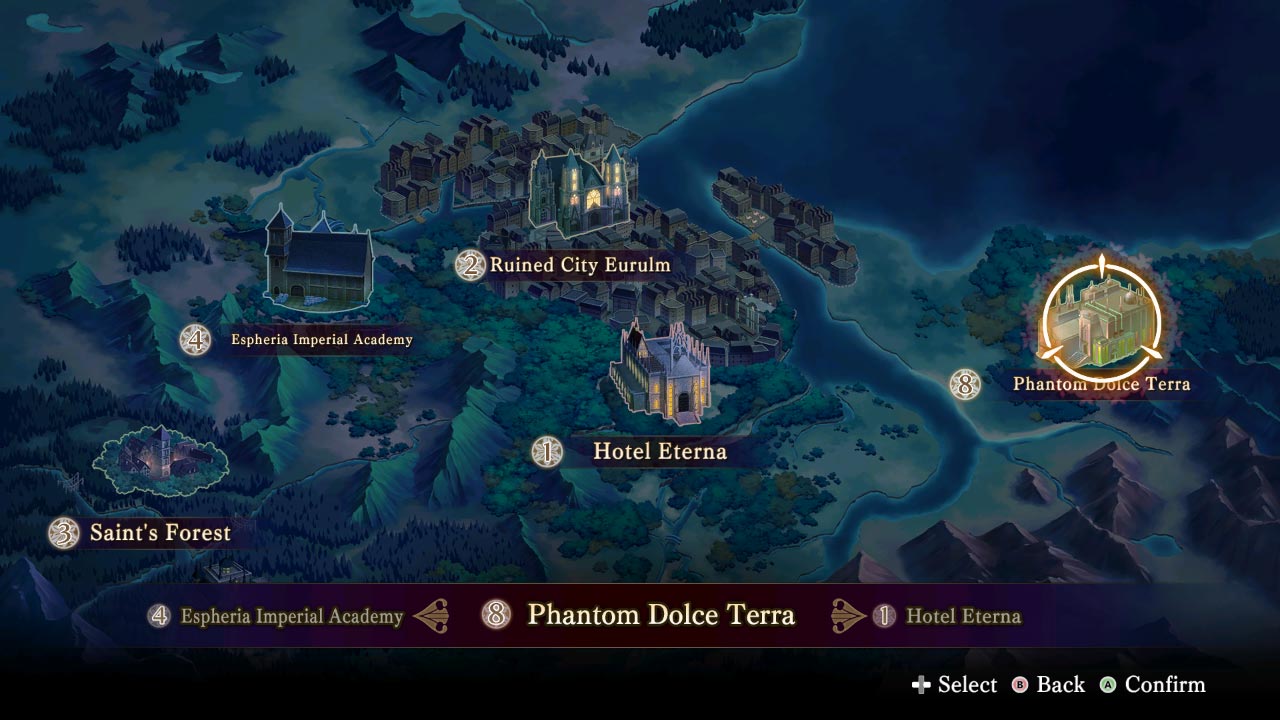Open Hotel Eterna via its bottom bar entry
Screen dimensions: 1280x720
[962, 617]
